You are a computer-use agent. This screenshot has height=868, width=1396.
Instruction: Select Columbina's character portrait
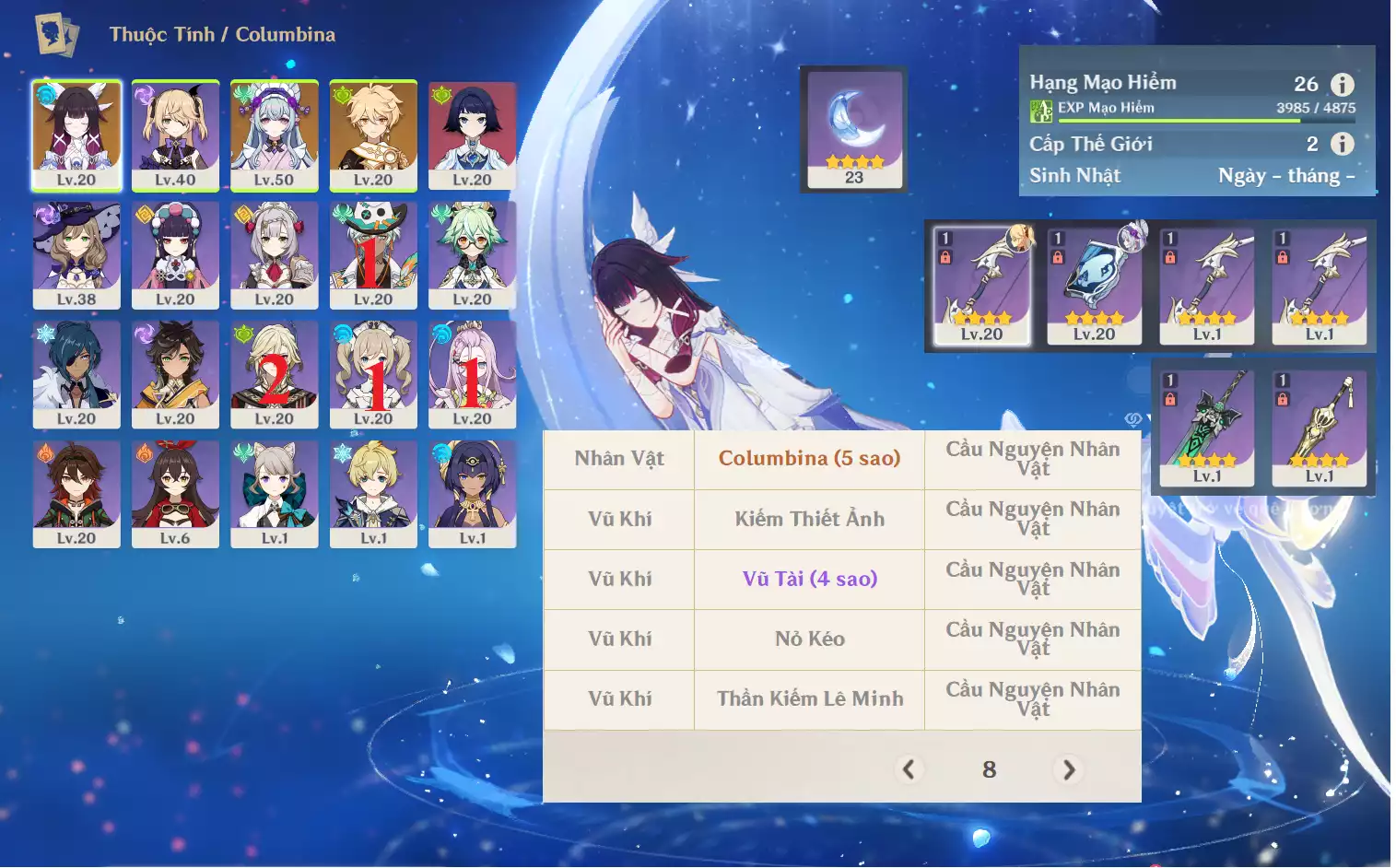76,135
